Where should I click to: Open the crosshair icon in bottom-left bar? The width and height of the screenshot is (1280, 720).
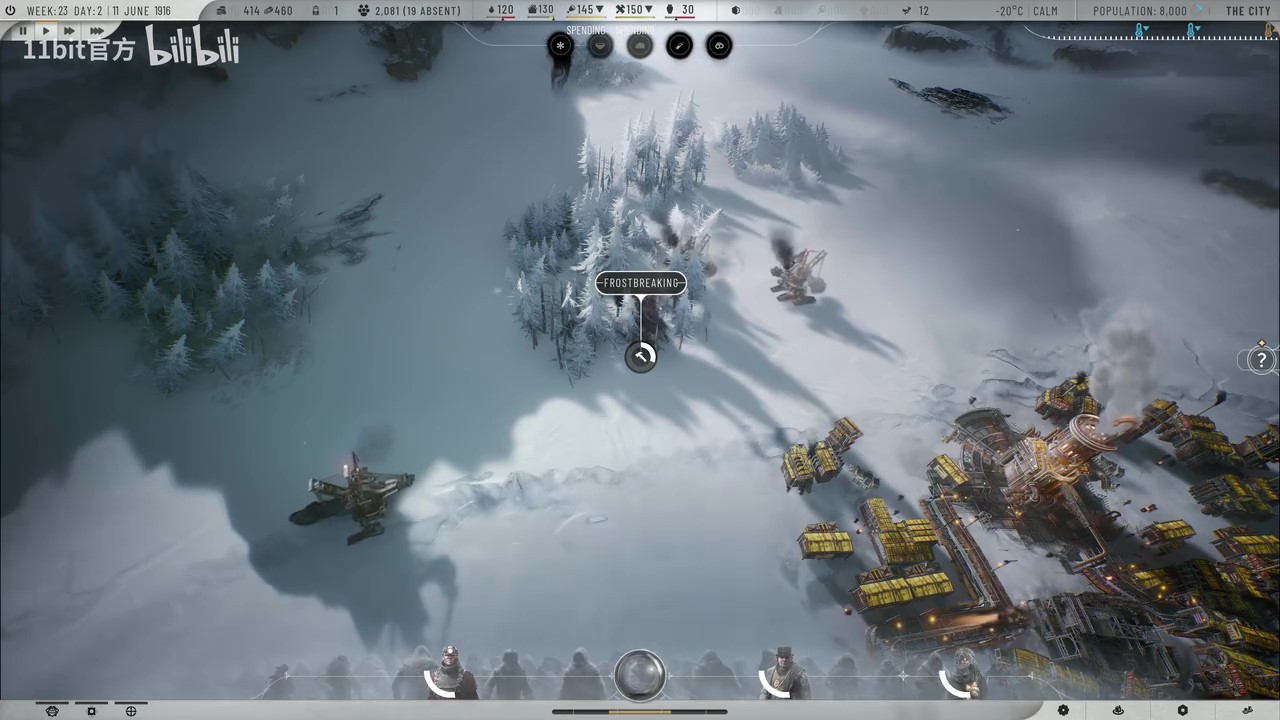point(131,711)
